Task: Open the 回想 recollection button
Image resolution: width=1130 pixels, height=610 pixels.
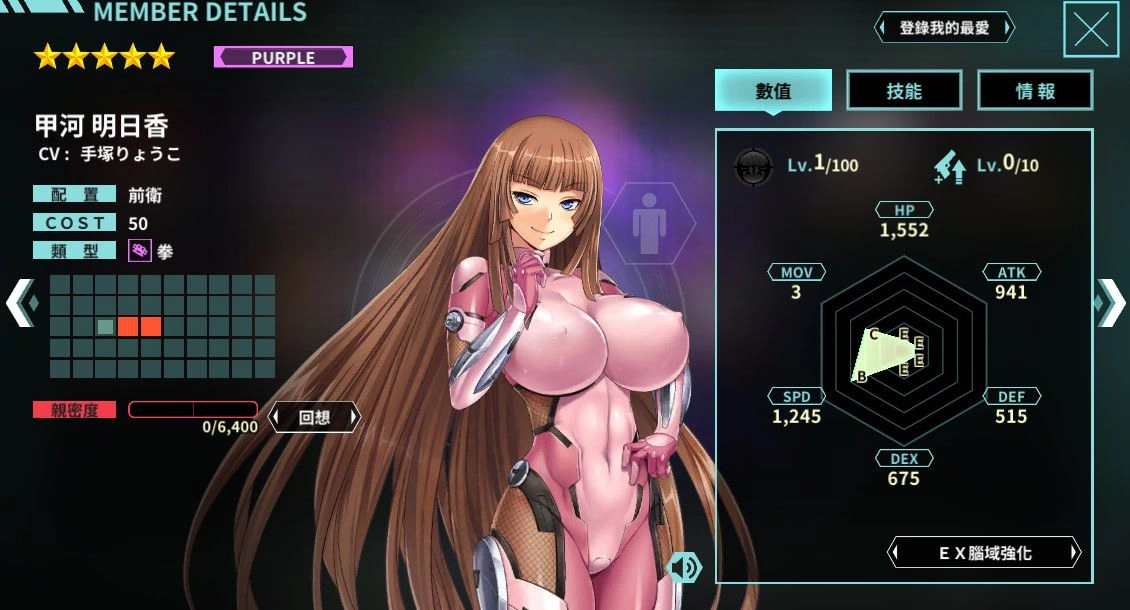Action: [314, 418]
